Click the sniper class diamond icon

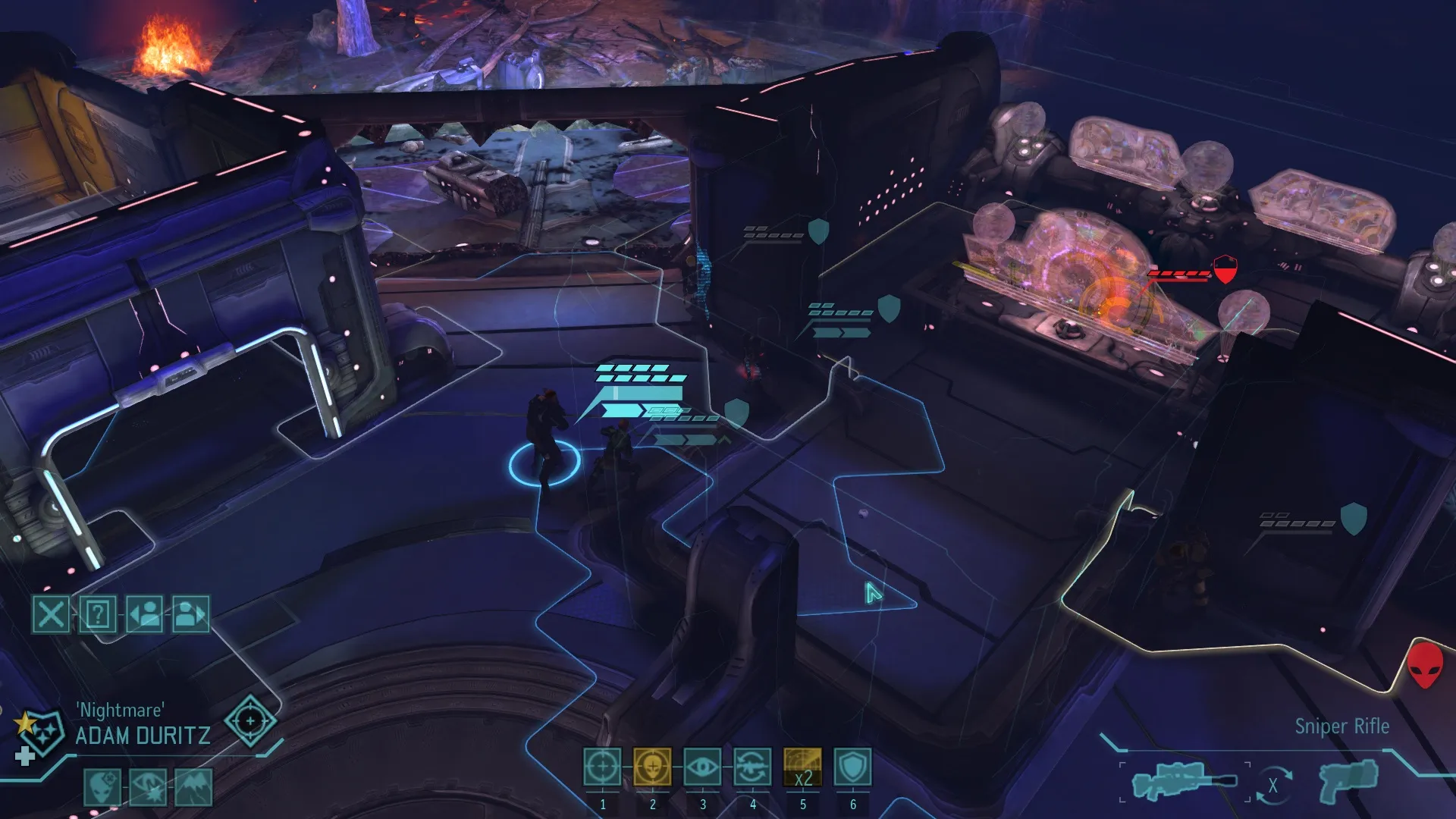pyautogui.click(x=250, y=720)
